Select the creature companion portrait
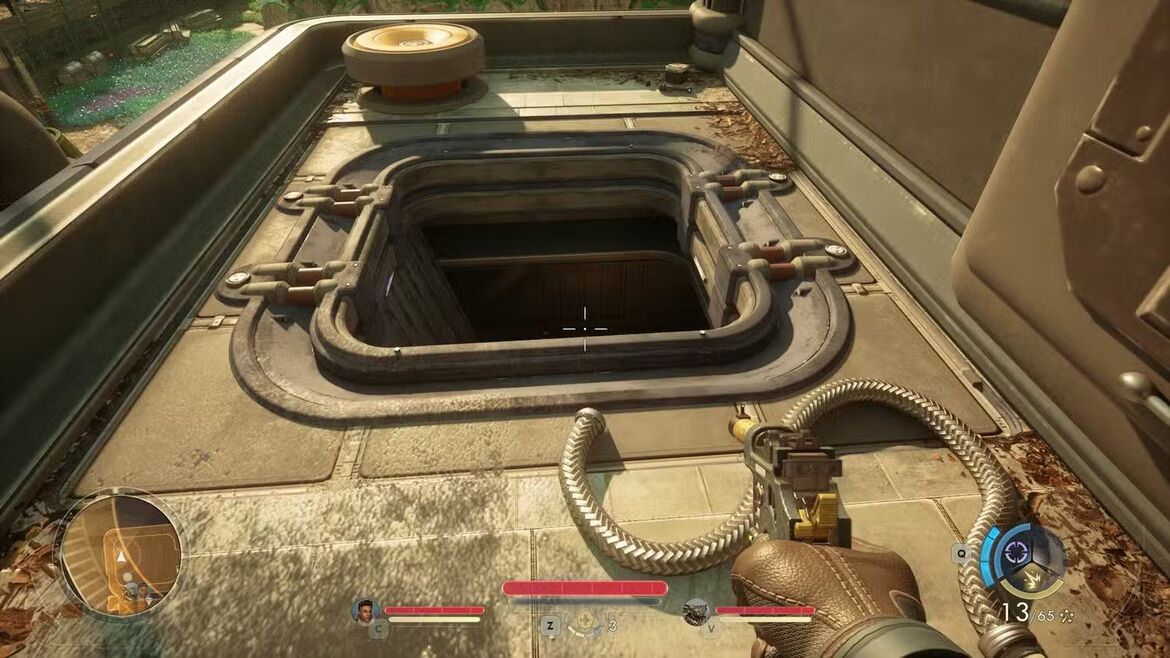The width and height of the screenshot is (1170, 658). click(696, 611)
